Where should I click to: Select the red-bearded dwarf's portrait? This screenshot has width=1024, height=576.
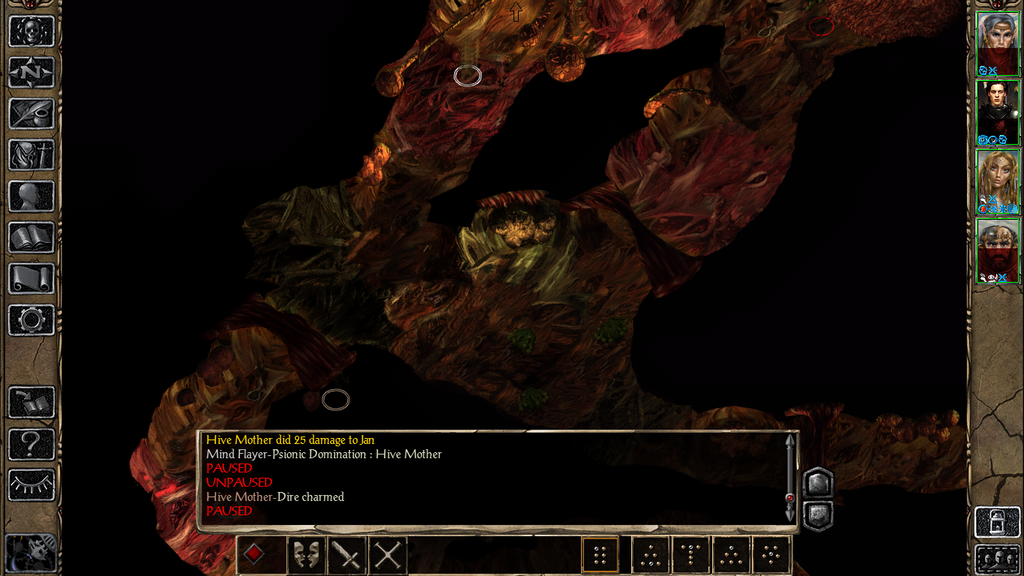[997, 250]
